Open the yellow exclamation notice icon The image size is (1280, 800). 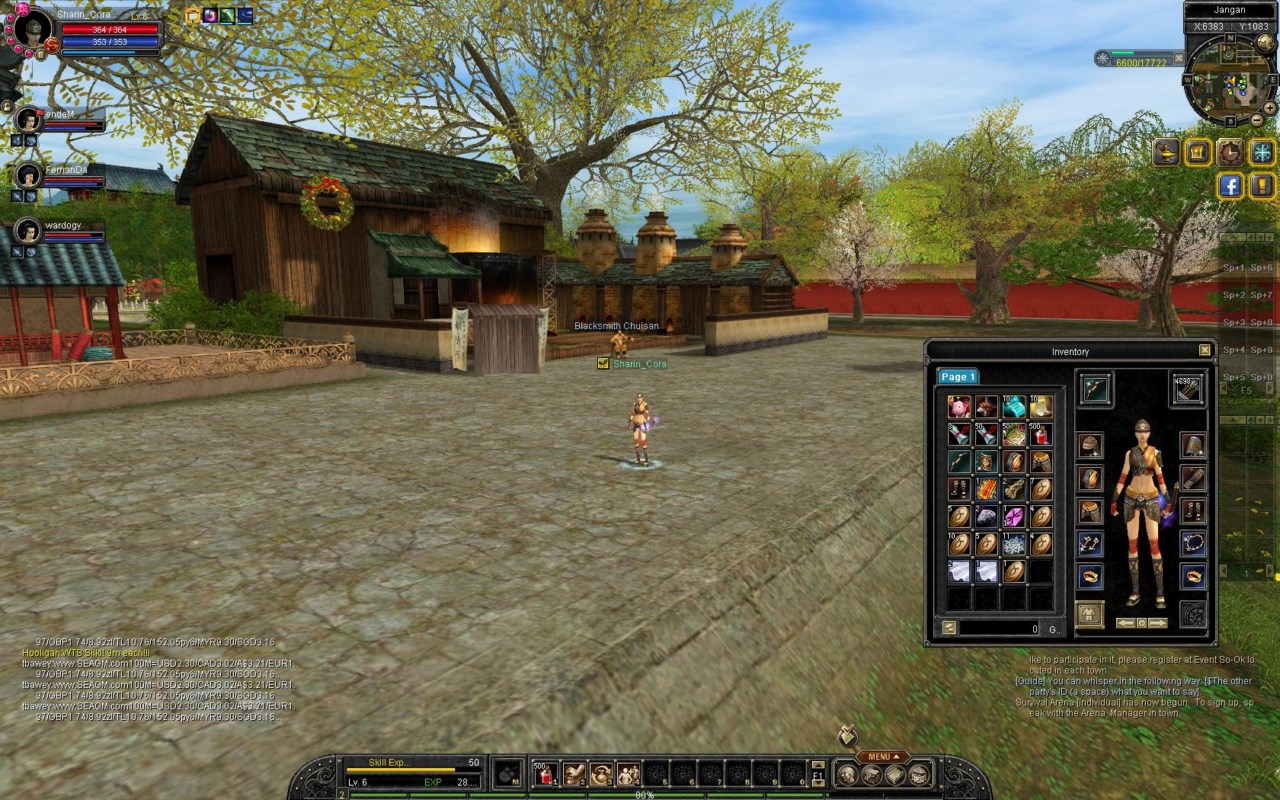[1262, 185]
